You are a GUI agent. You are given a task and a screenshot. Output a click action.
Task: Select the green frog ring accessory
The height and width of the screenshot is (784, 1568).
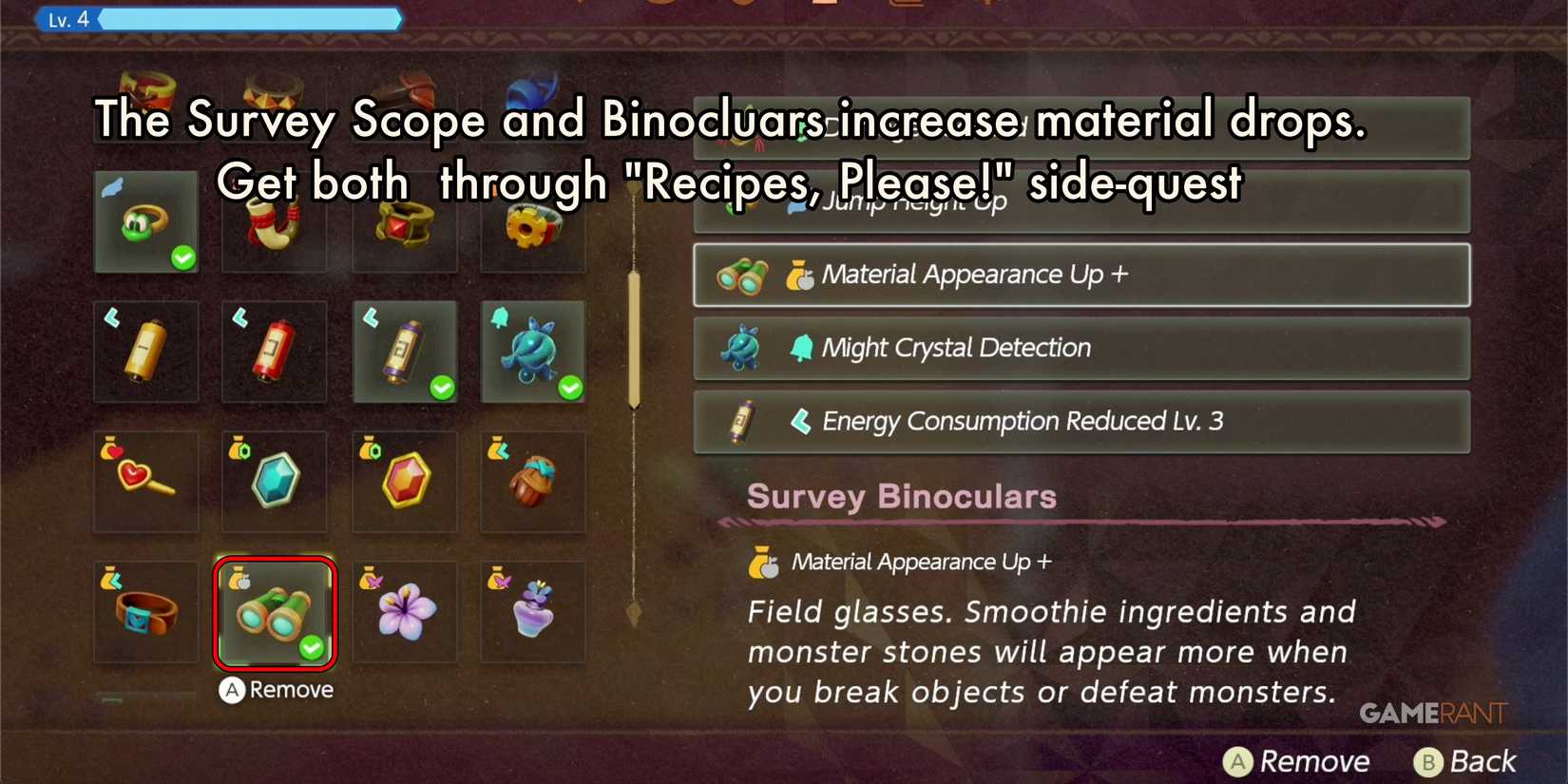(x=145, y=221)
